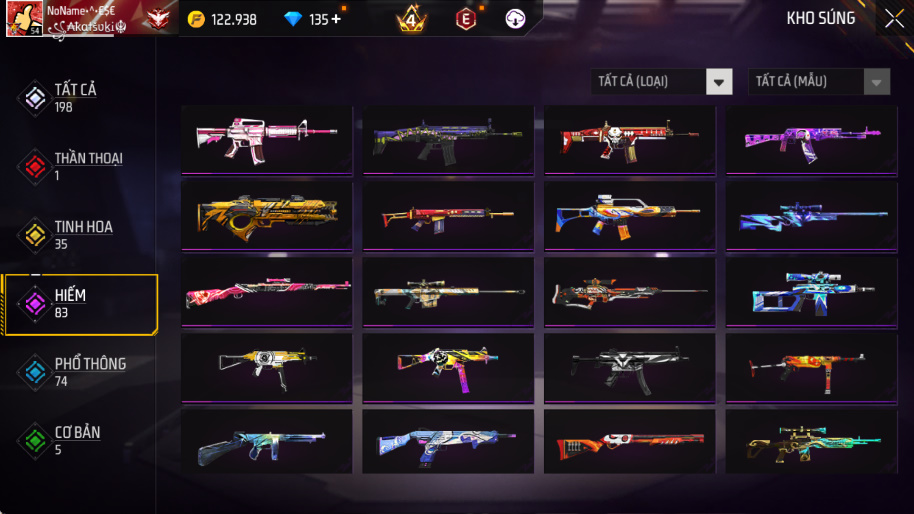Screen dimensions: 914x514
Task: Choose the blue sniper rifle with scope
Action: click(x=811, y=291)
